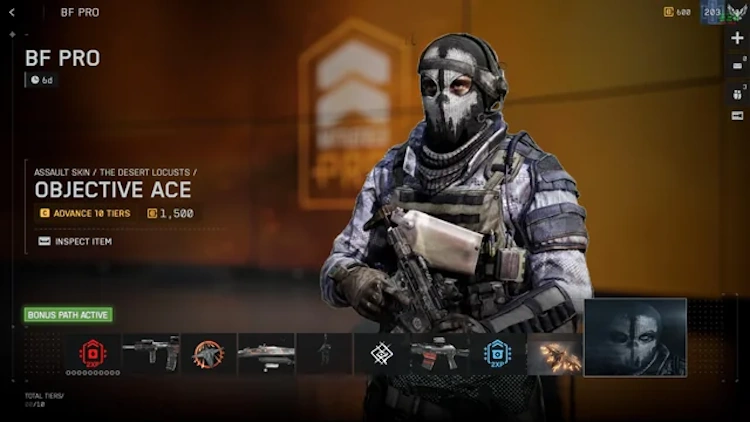Go back using the top-left arrow
Viewport: 750px width, 422px height.
[x=12, y=12]
